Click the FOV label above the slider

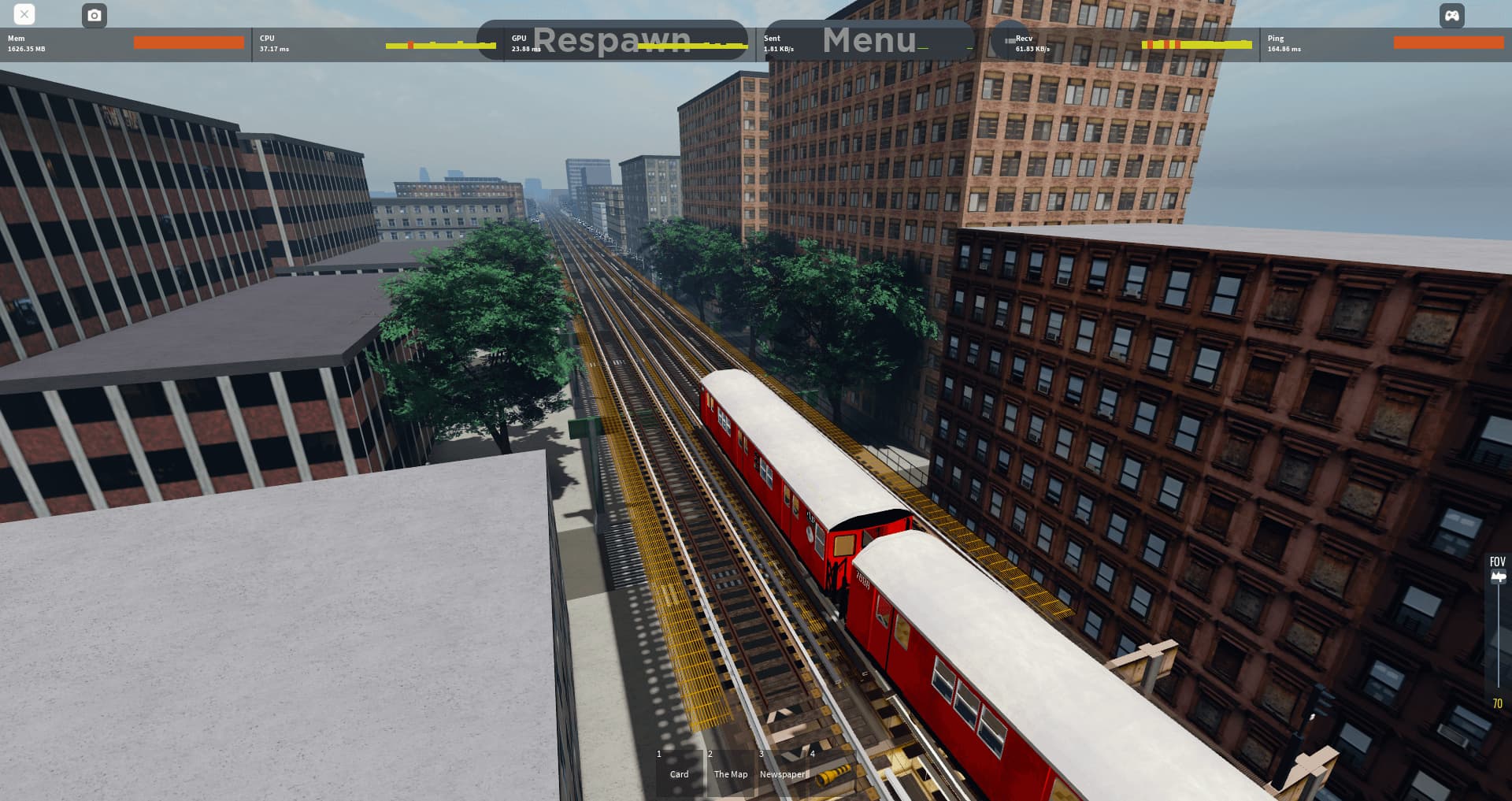click(1496, 562)
